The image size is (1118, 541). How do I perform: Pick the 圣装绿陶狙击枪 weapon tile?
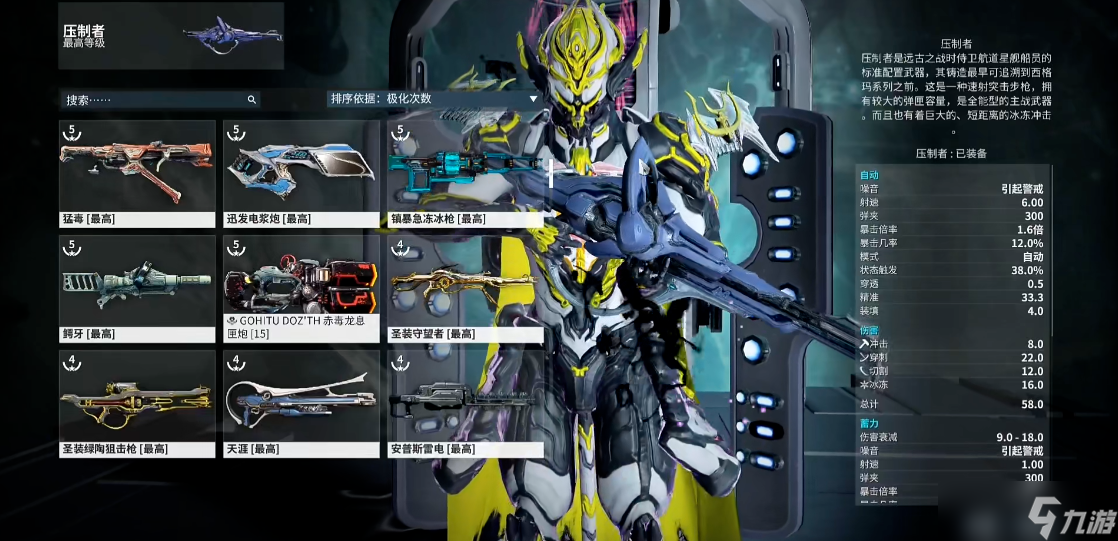(x=137, y=403)
